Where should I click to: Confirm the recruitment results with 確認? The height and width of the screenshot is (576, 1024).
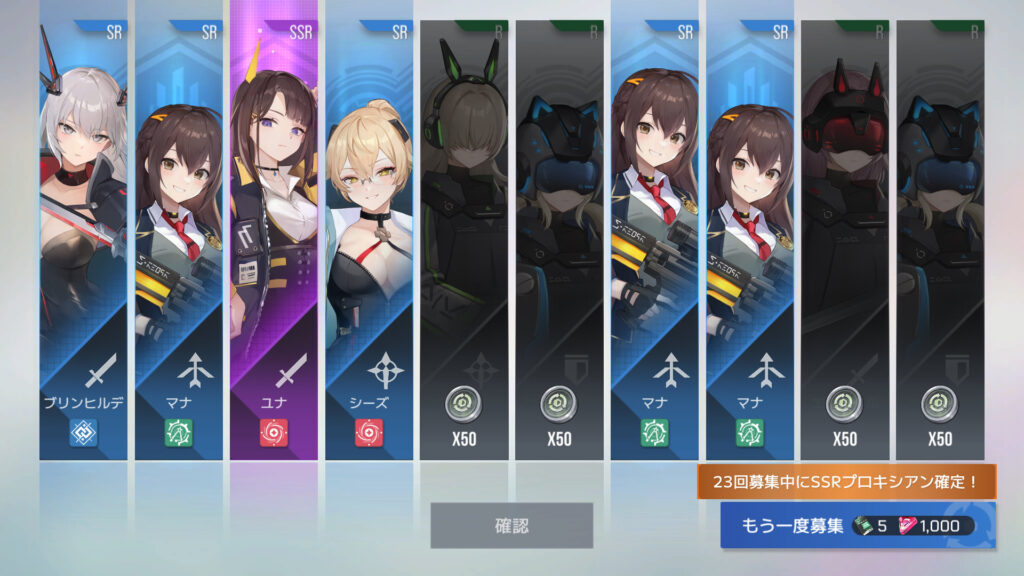(511, 525)
